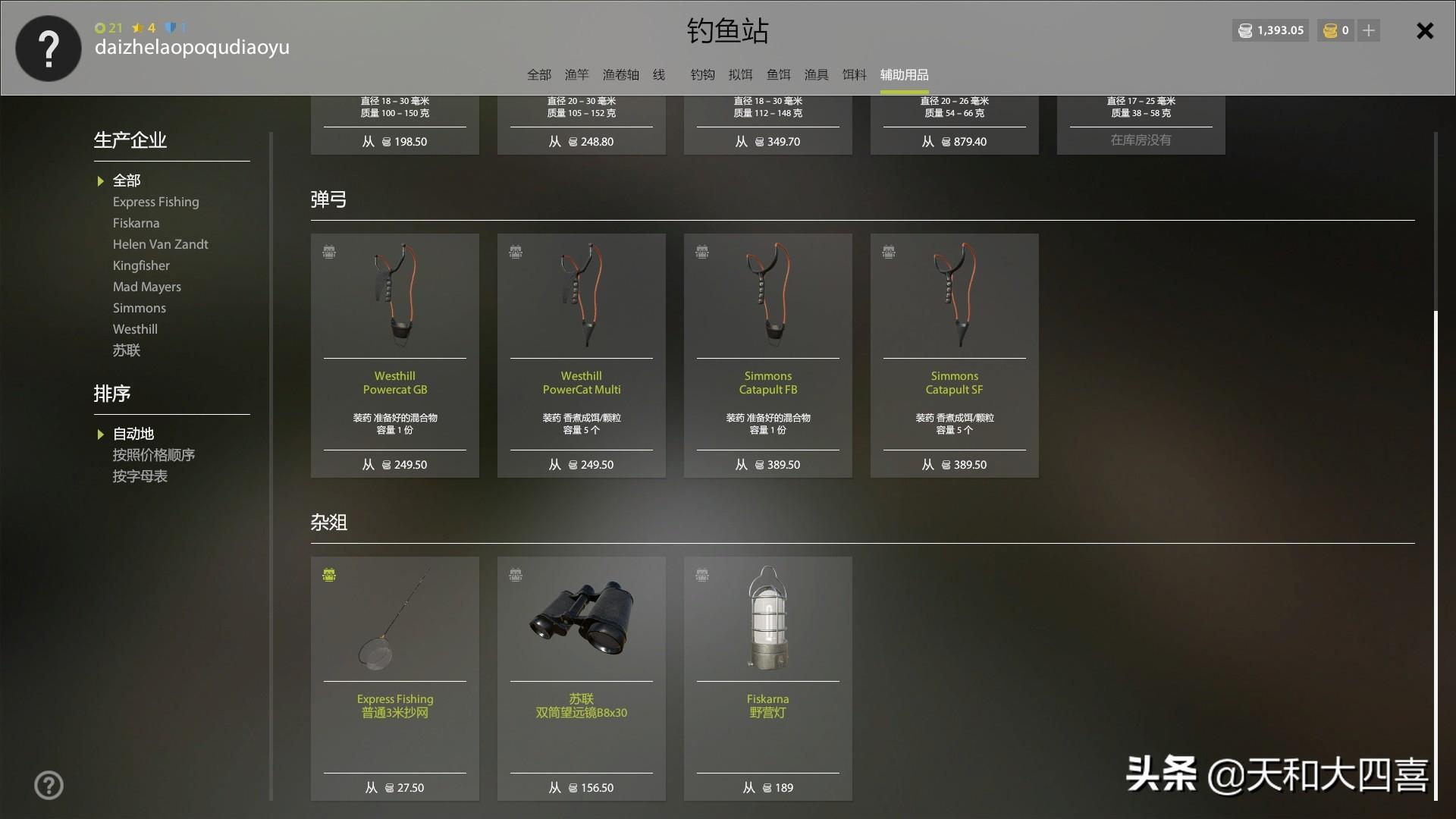Filter by Express Fishing manufacturer

(155, 202)
